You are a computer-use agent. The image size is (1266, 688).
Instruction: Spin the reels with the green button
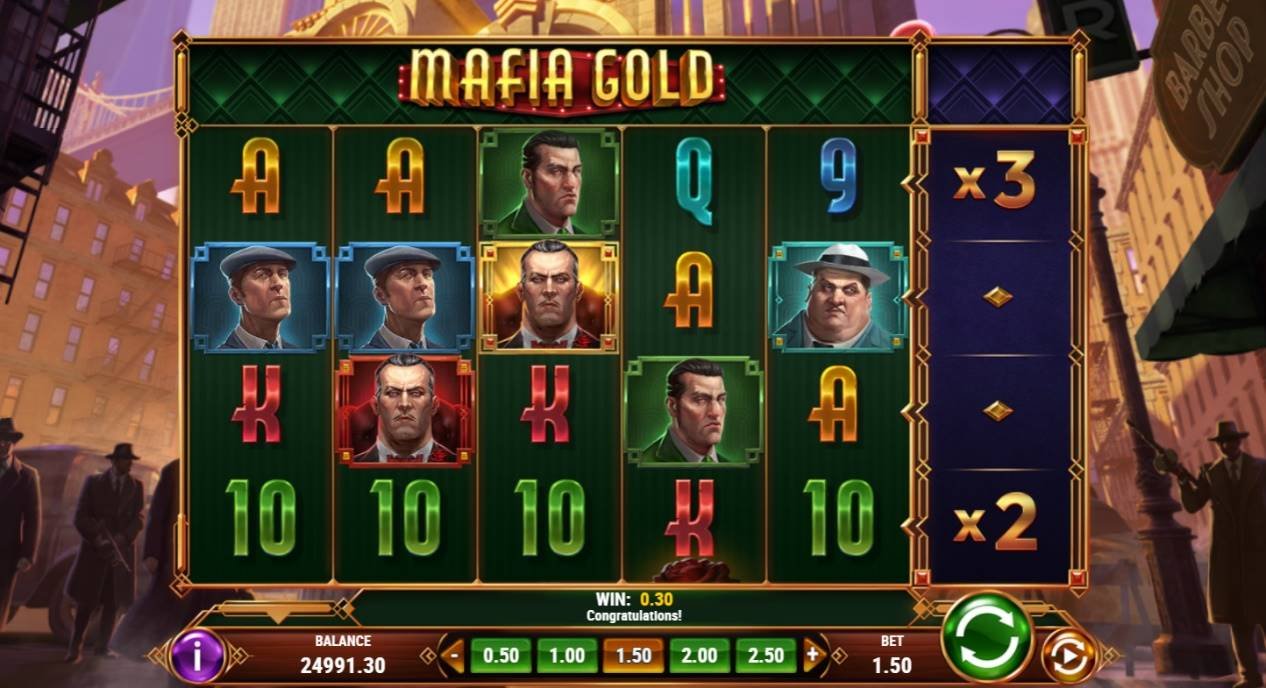pyautogui.click(x=987, y=636)
